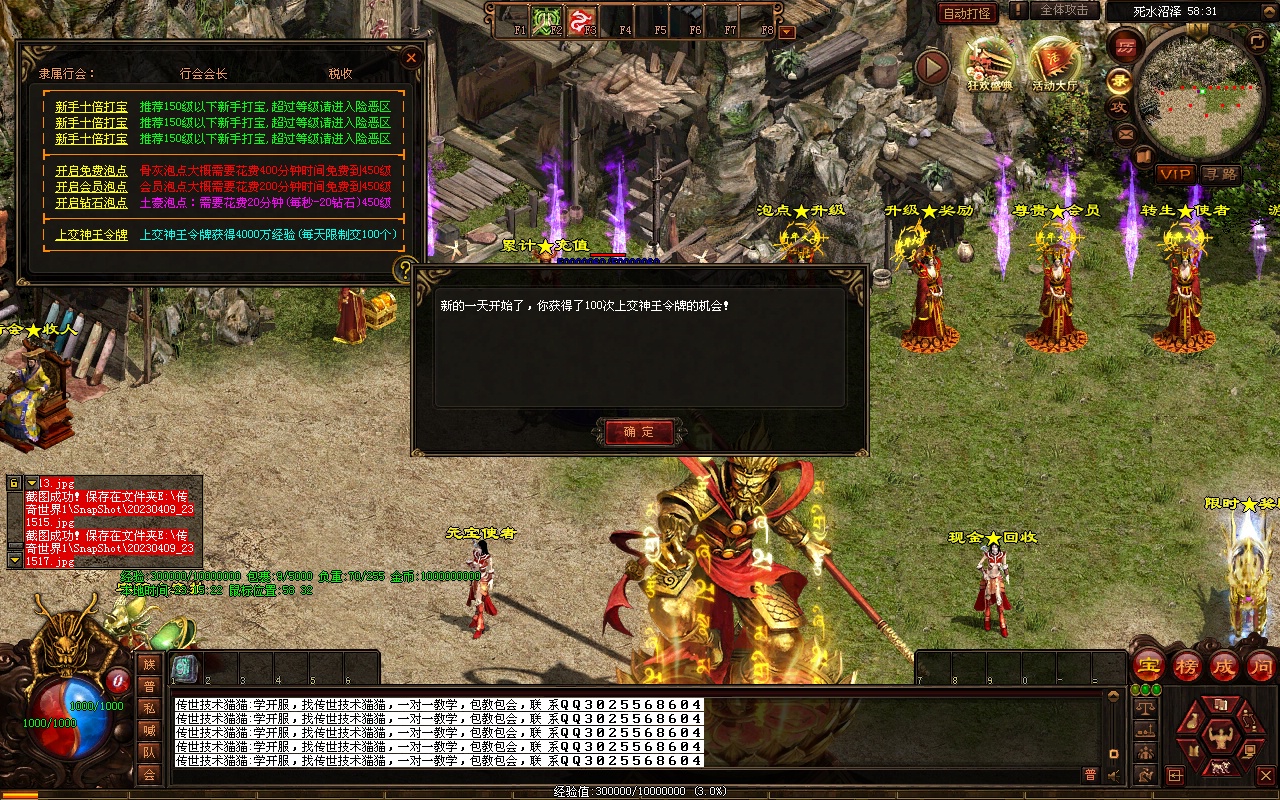Screen dimensions: 1280x800
Task: Toggle the 自动打怪 auto-fight button
Action: click(967, 13)
